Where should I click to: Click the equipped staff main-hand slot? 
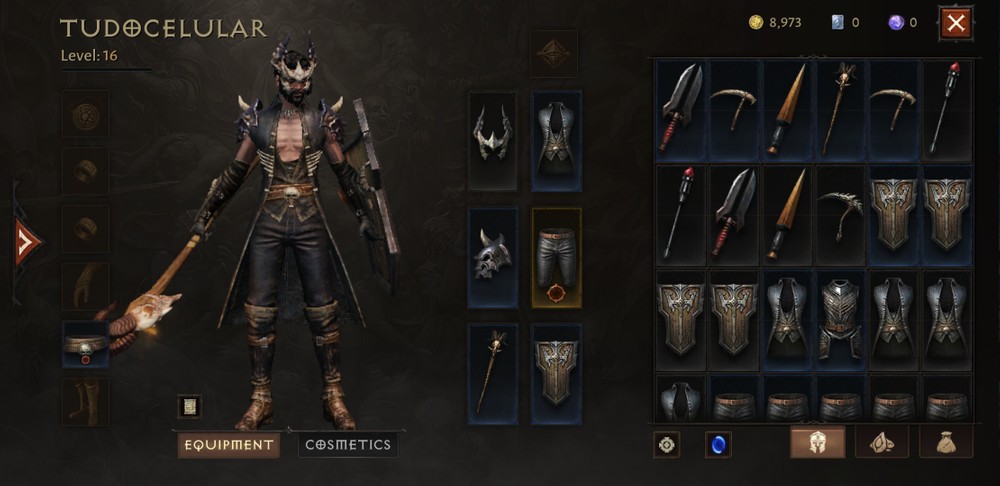(493, 373)
